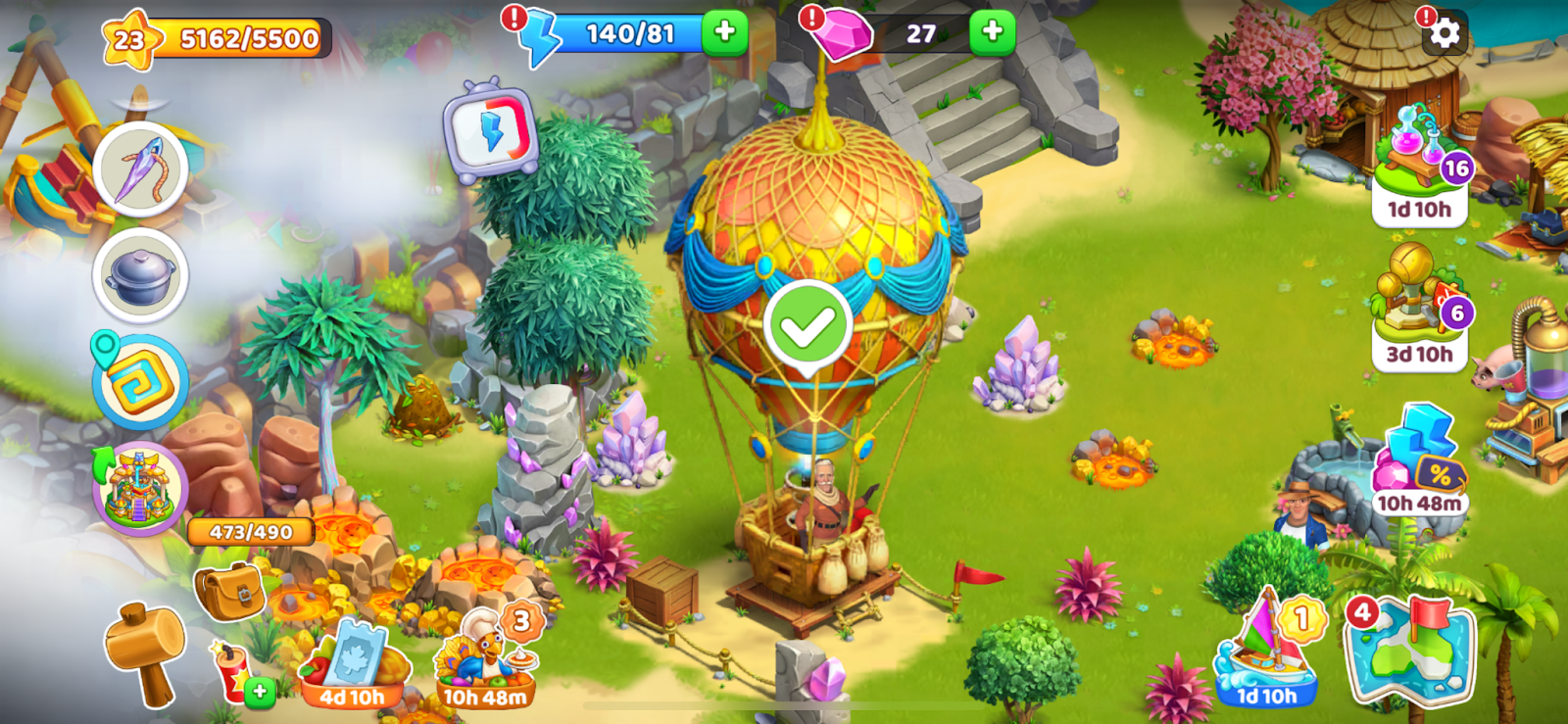
Task: Open the temple upgrade icon
Action: [x=141, y=489]
